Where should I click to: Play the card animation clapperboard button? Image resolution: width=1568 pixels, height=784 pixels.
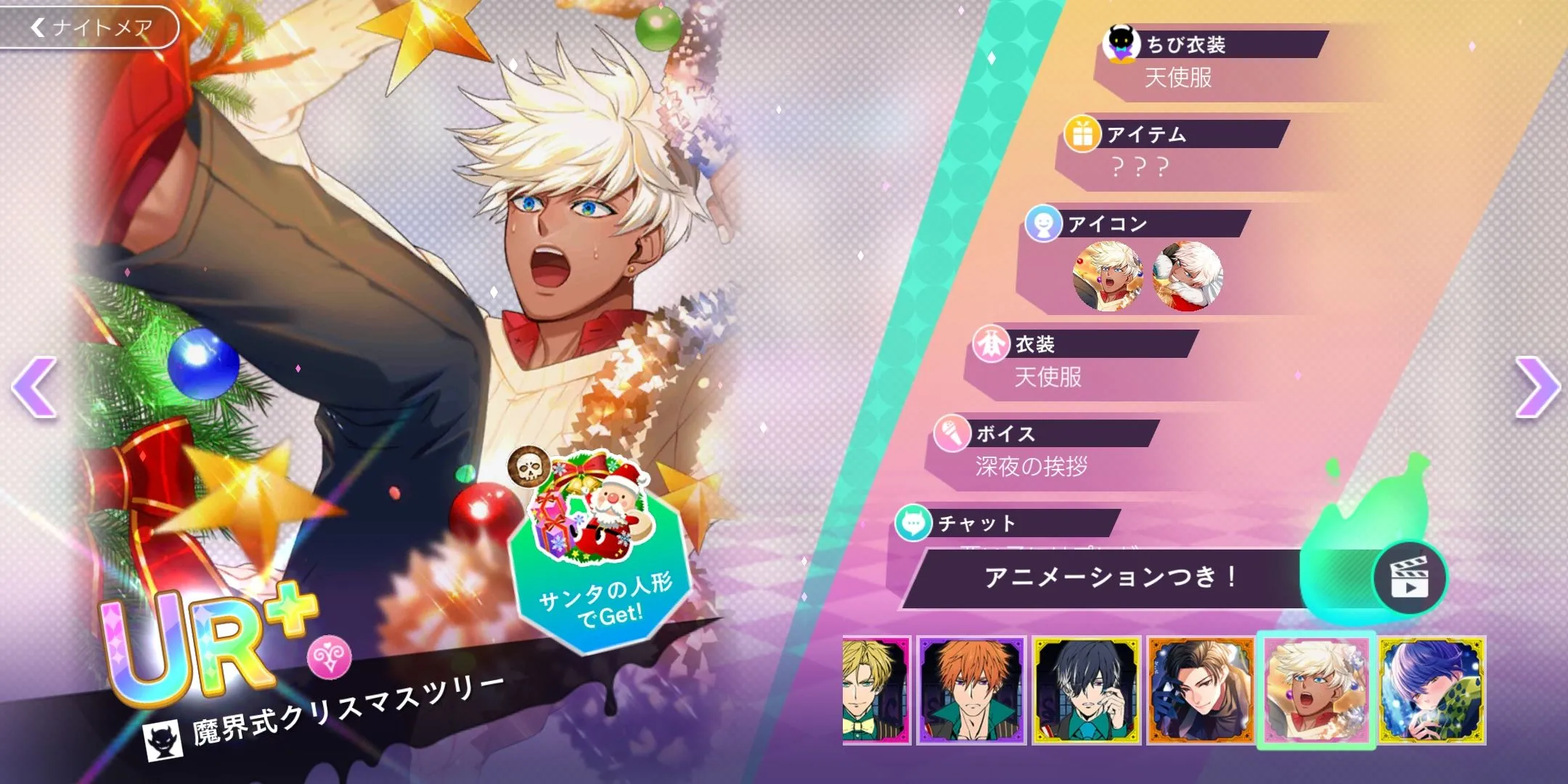(x=1409, y=579)
